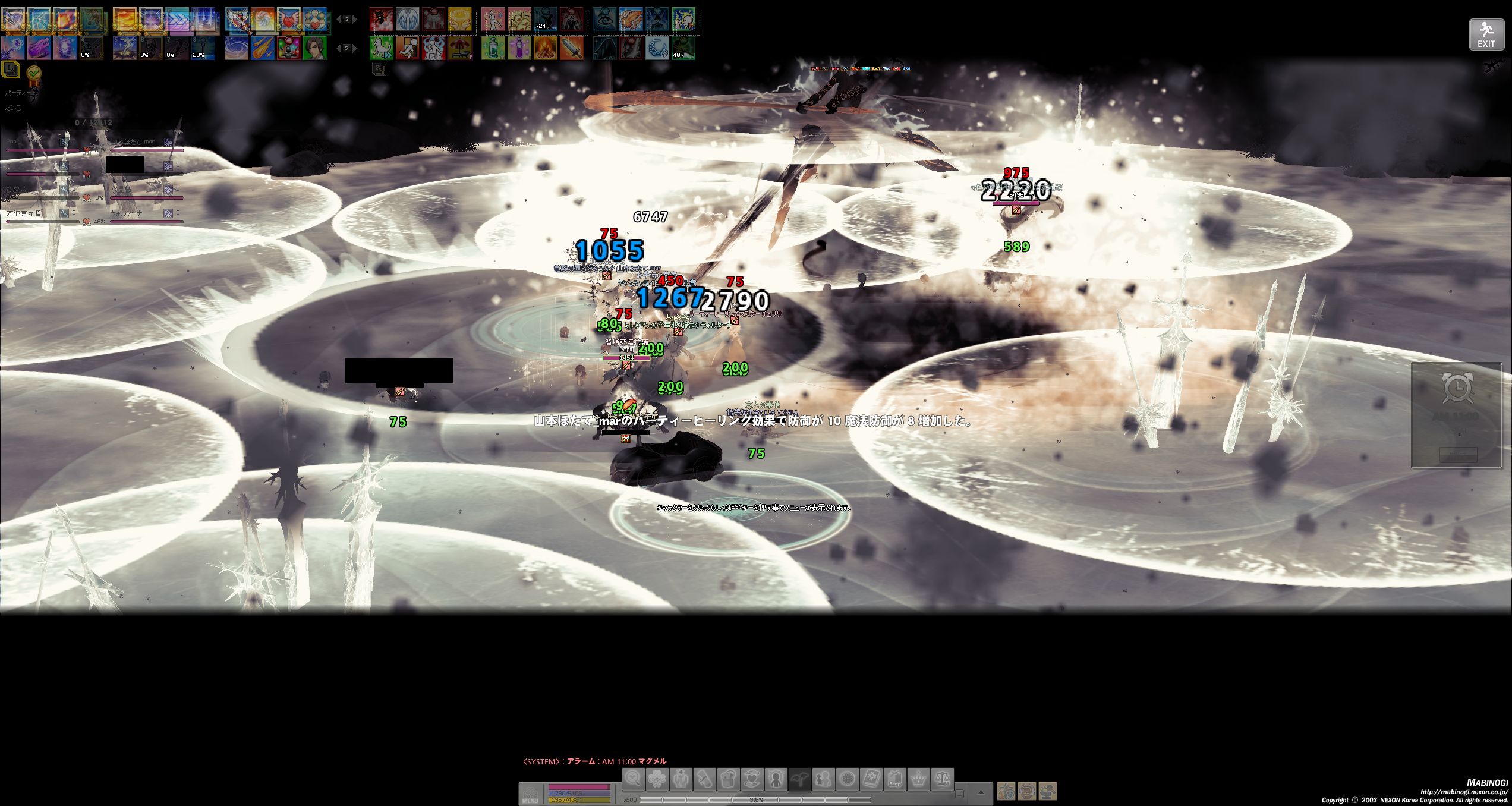The width and height of the screenshot is (1512, 806).
Task: Open the scroll quest icon
Action: click(705, 779)
